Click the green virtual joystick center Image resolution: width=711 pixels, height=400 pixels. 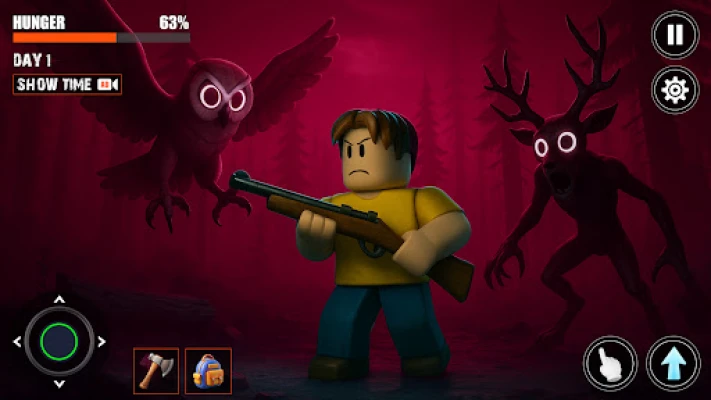click(x=59, y=341)
